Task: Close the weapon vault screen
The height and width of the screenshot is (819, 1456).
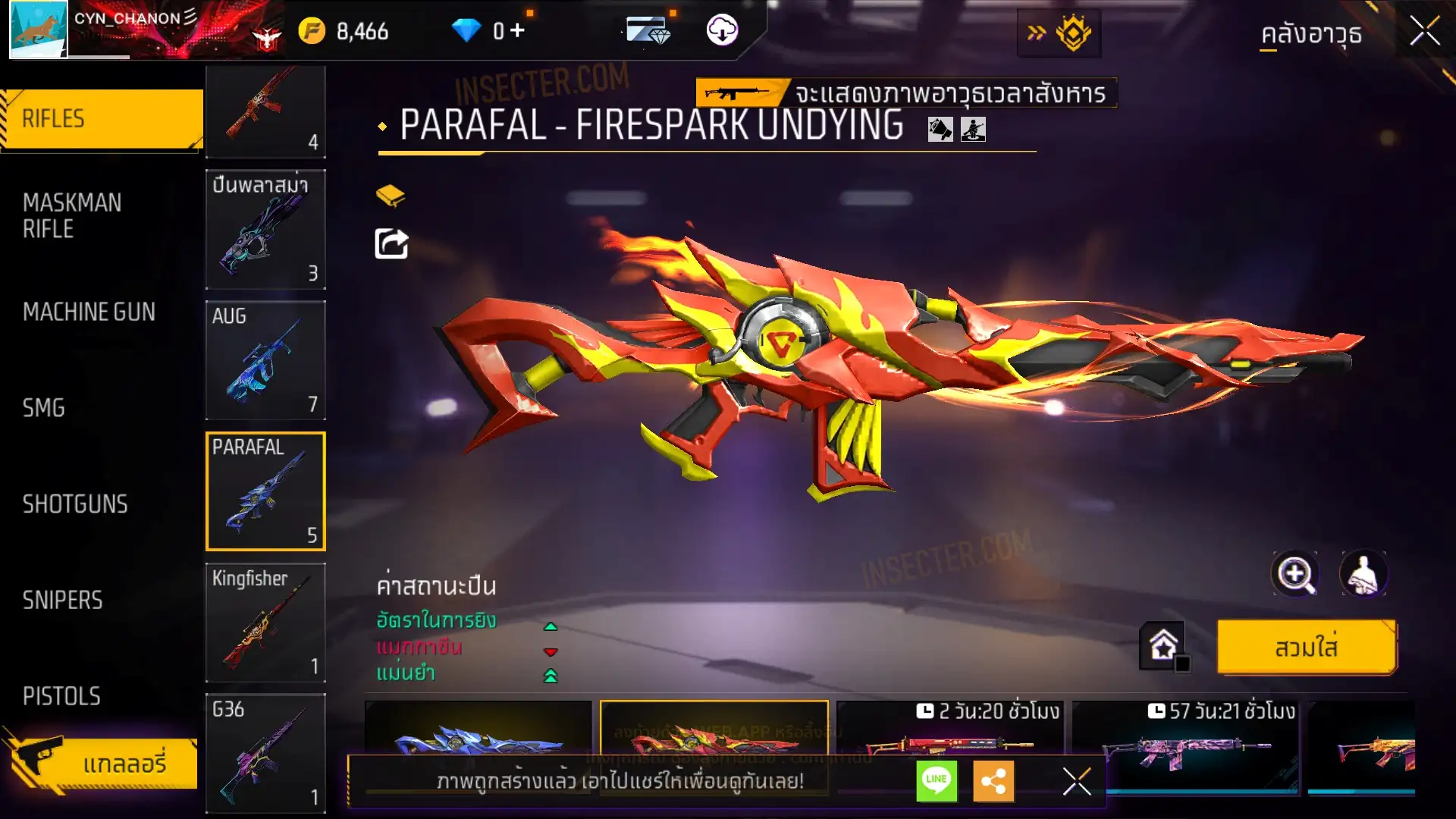Action: pyautogui.click(x=1424, y=32)
